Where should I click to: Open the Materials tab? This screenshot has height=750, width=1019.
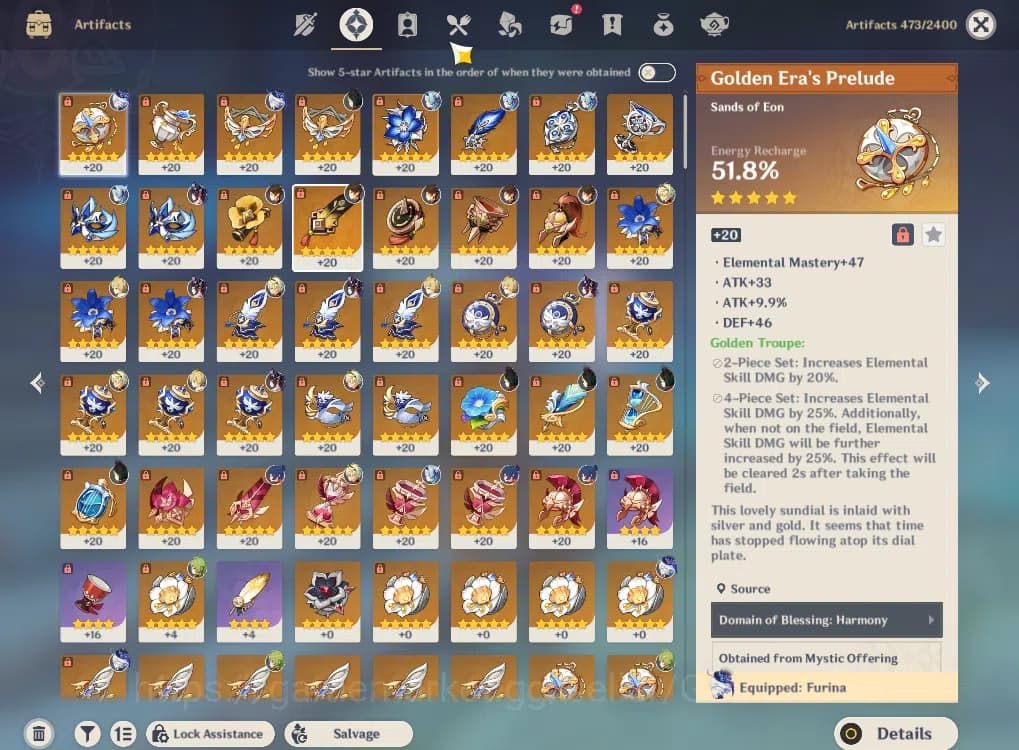[x=509, y=25]
